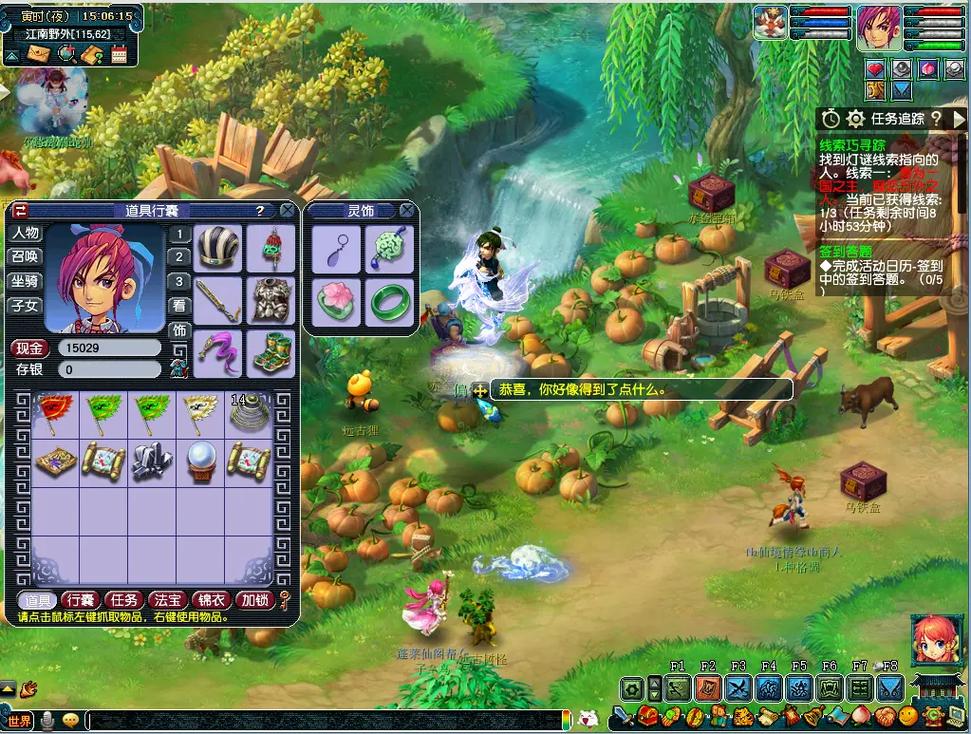The image size is (971, 734).
Task: Switch to the 行囊 bag tab
Action: coord(80,600)
